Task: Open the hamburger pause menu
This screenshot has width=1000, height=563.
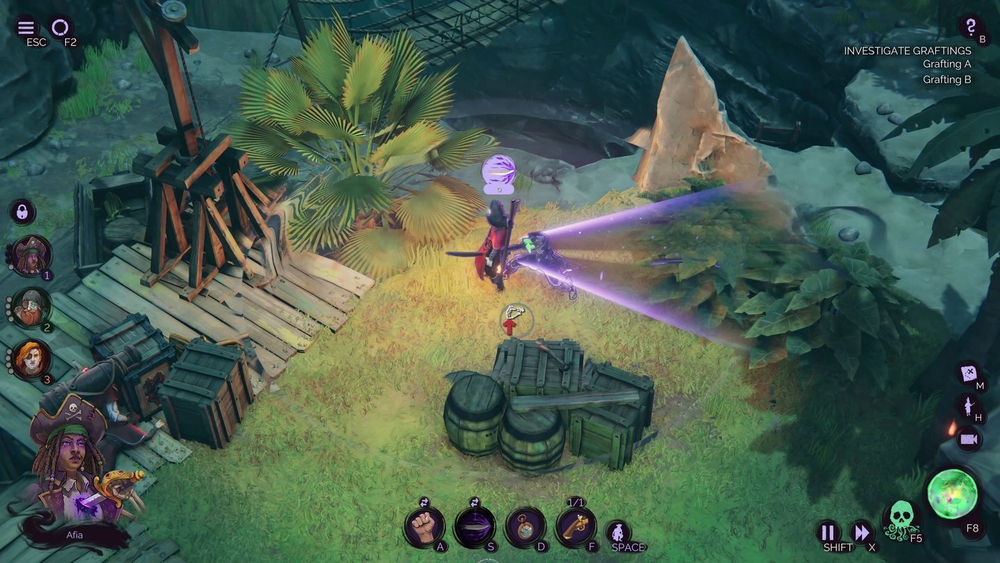Action: [26, 27]
